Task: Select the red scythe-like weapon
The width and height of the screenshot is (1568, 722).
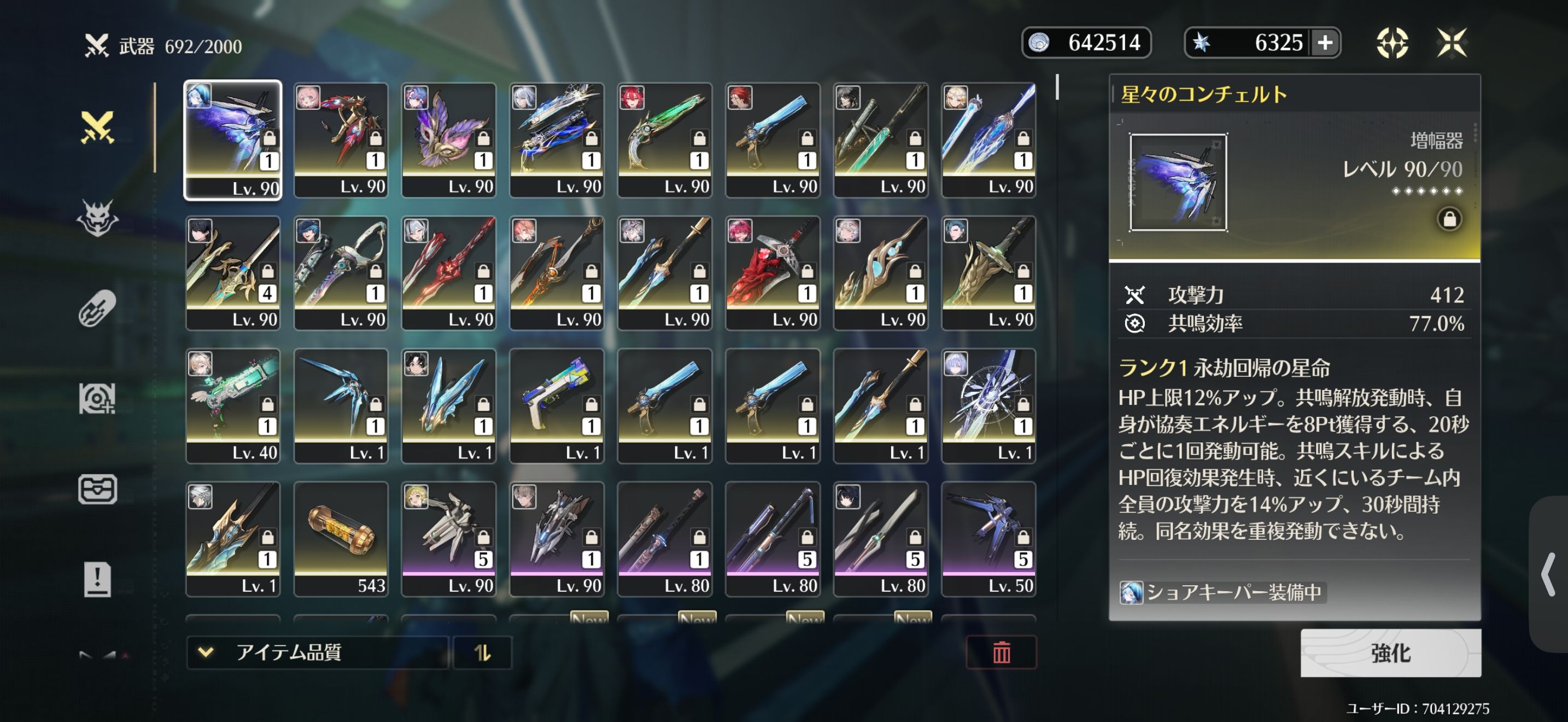Action: tap(773, 272)
